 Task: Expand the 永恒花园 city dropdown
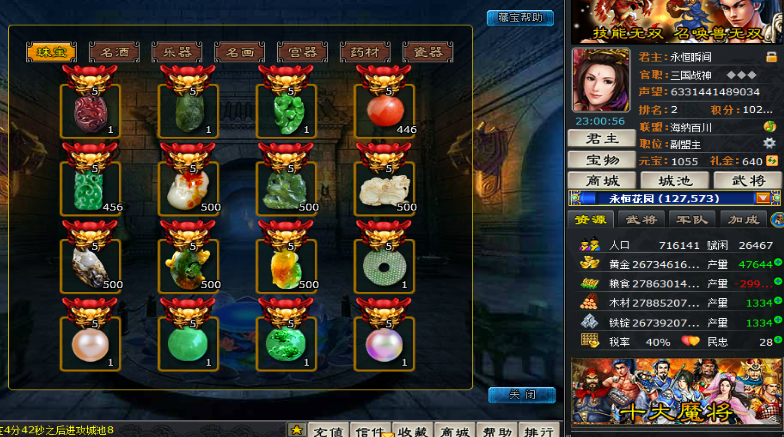762,198
